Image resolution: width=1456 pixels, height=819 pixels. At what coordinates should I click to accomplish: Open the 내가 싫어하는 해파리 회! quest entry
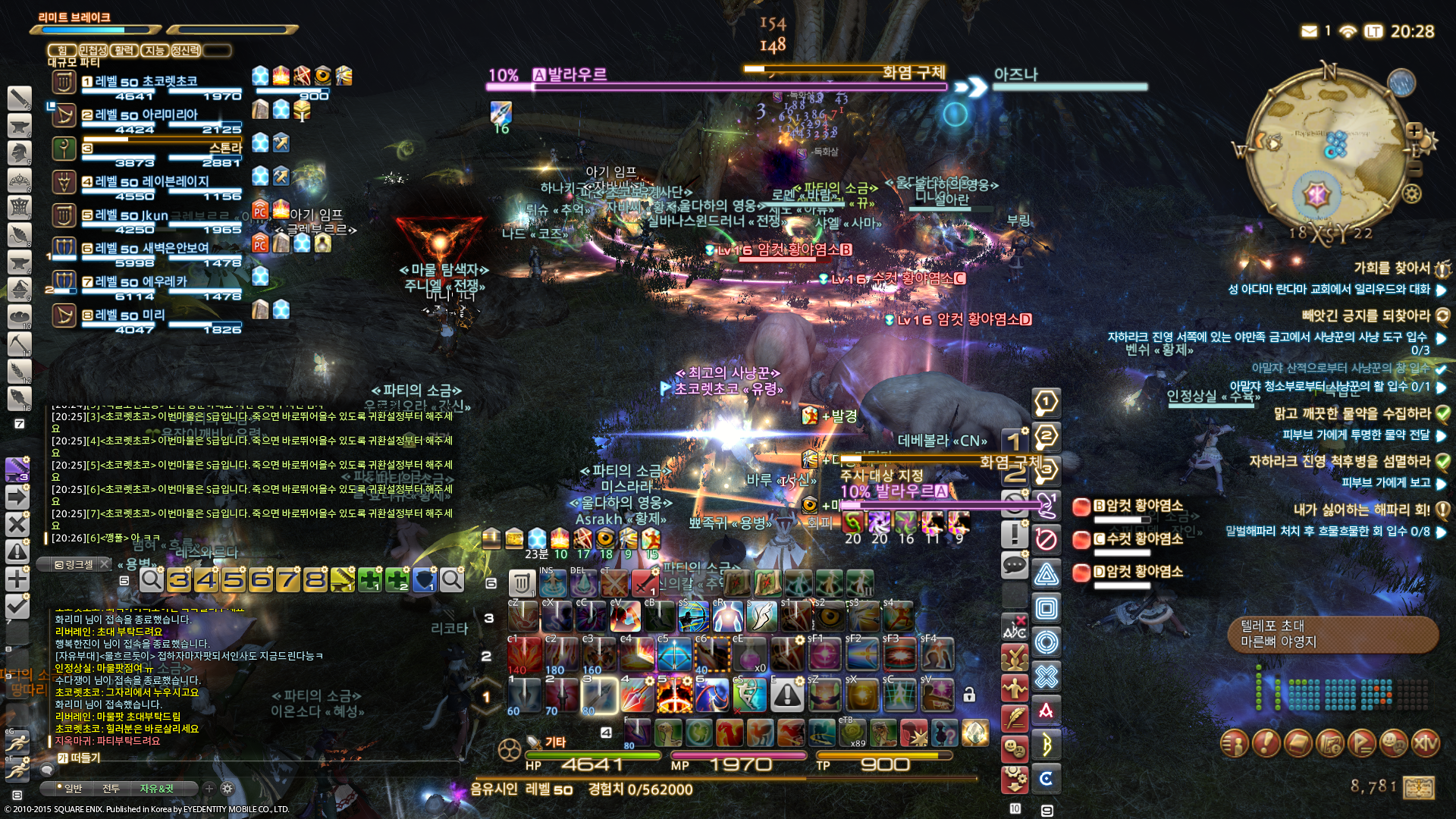[x=1361, y=510]
